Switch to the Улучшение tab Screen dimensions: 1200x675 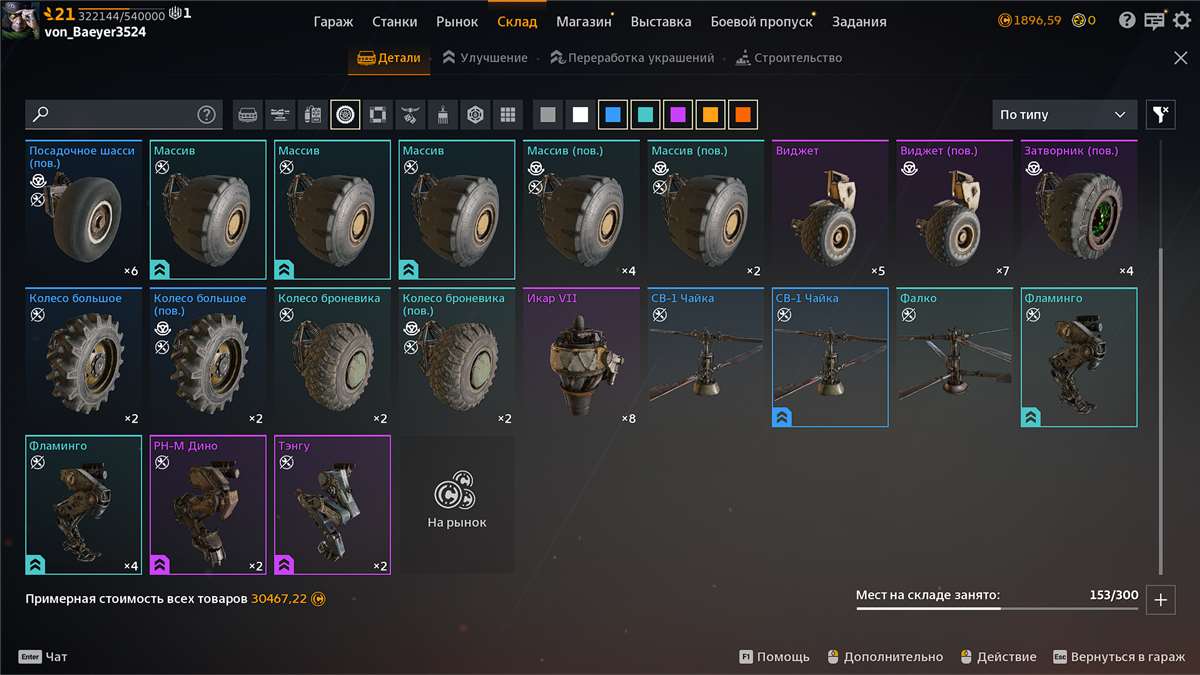click(485, 58)
